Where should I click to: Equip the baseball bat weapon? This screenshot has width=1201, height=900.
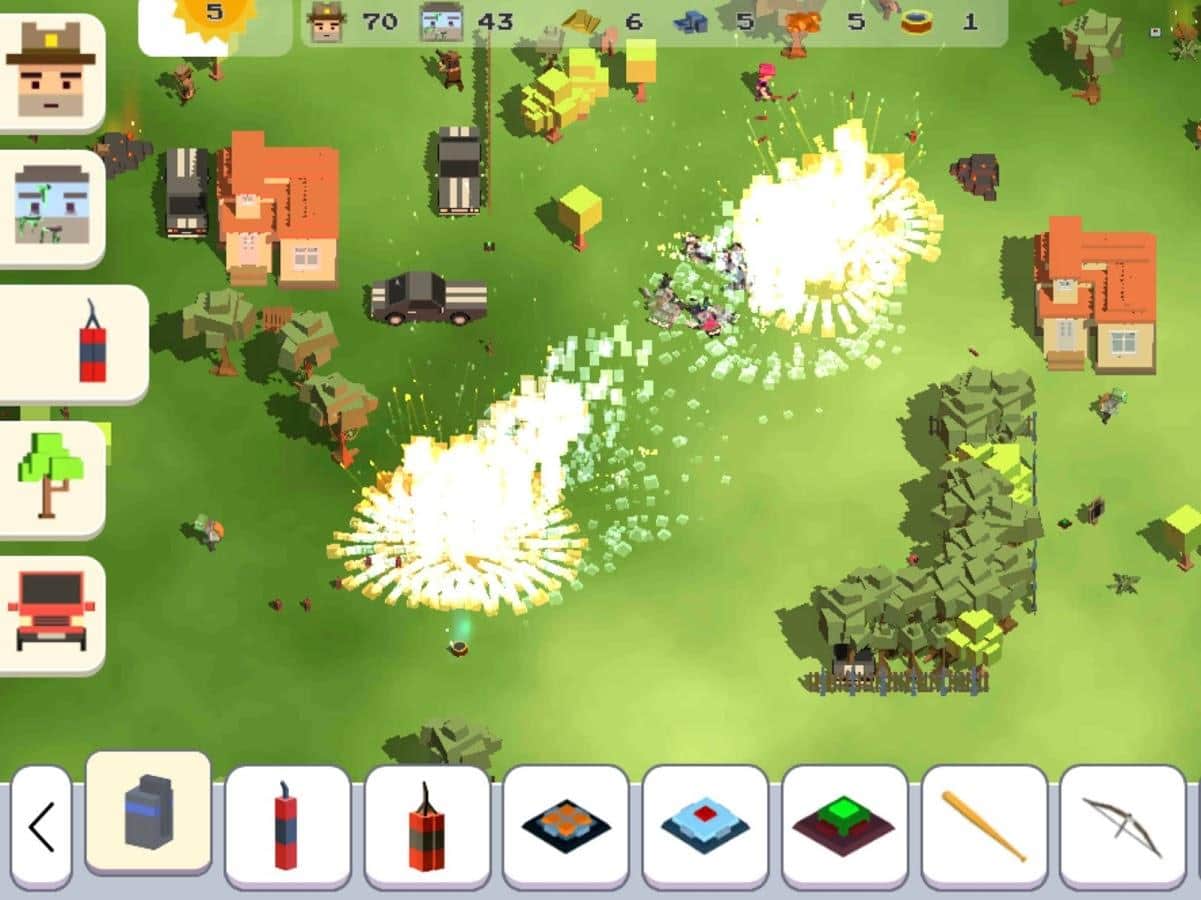tap(984, 826)
